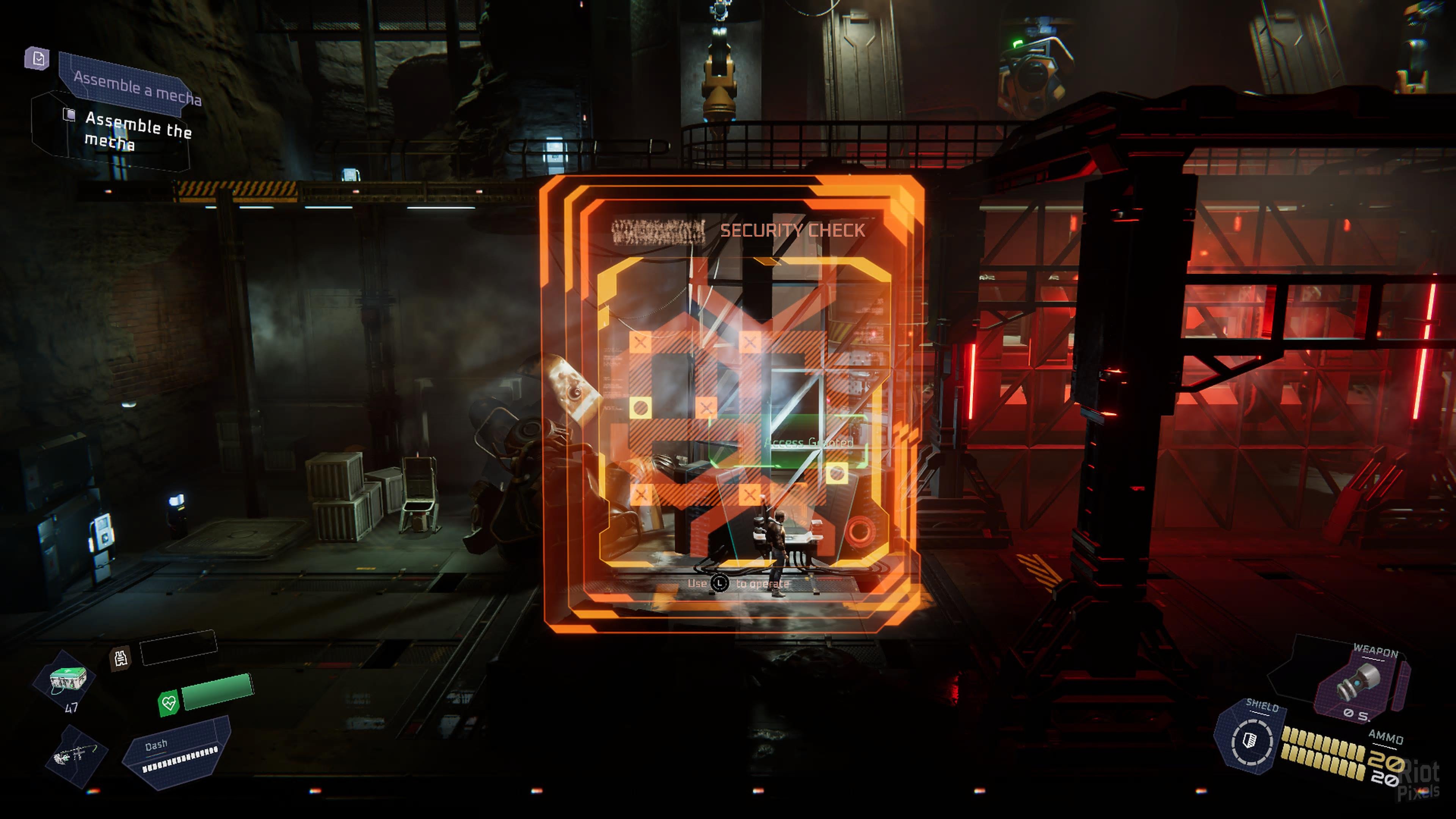
Task: Open the quest log clipboard icon
Action: [x=38, y=58]
